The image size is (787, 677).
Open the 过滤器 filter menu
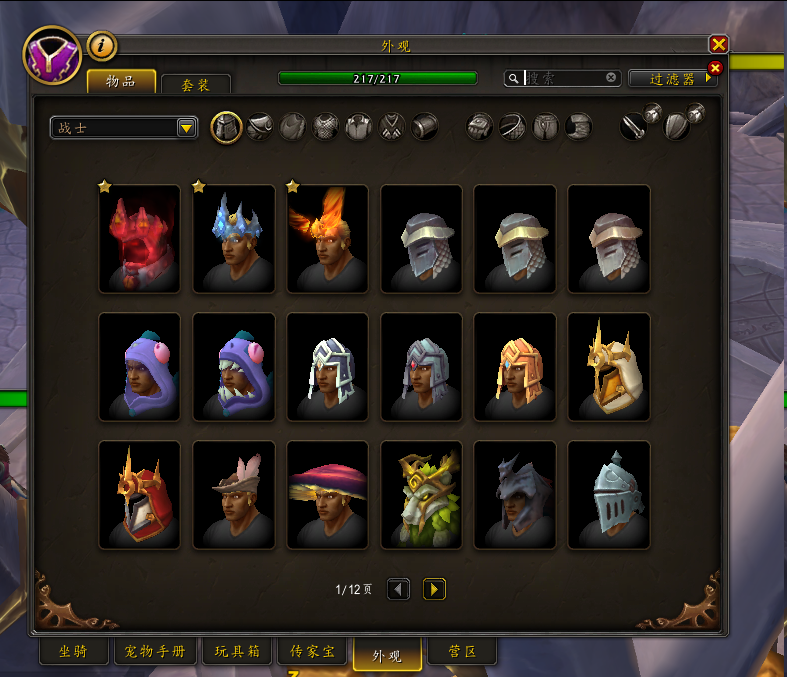tap(672, 78)
